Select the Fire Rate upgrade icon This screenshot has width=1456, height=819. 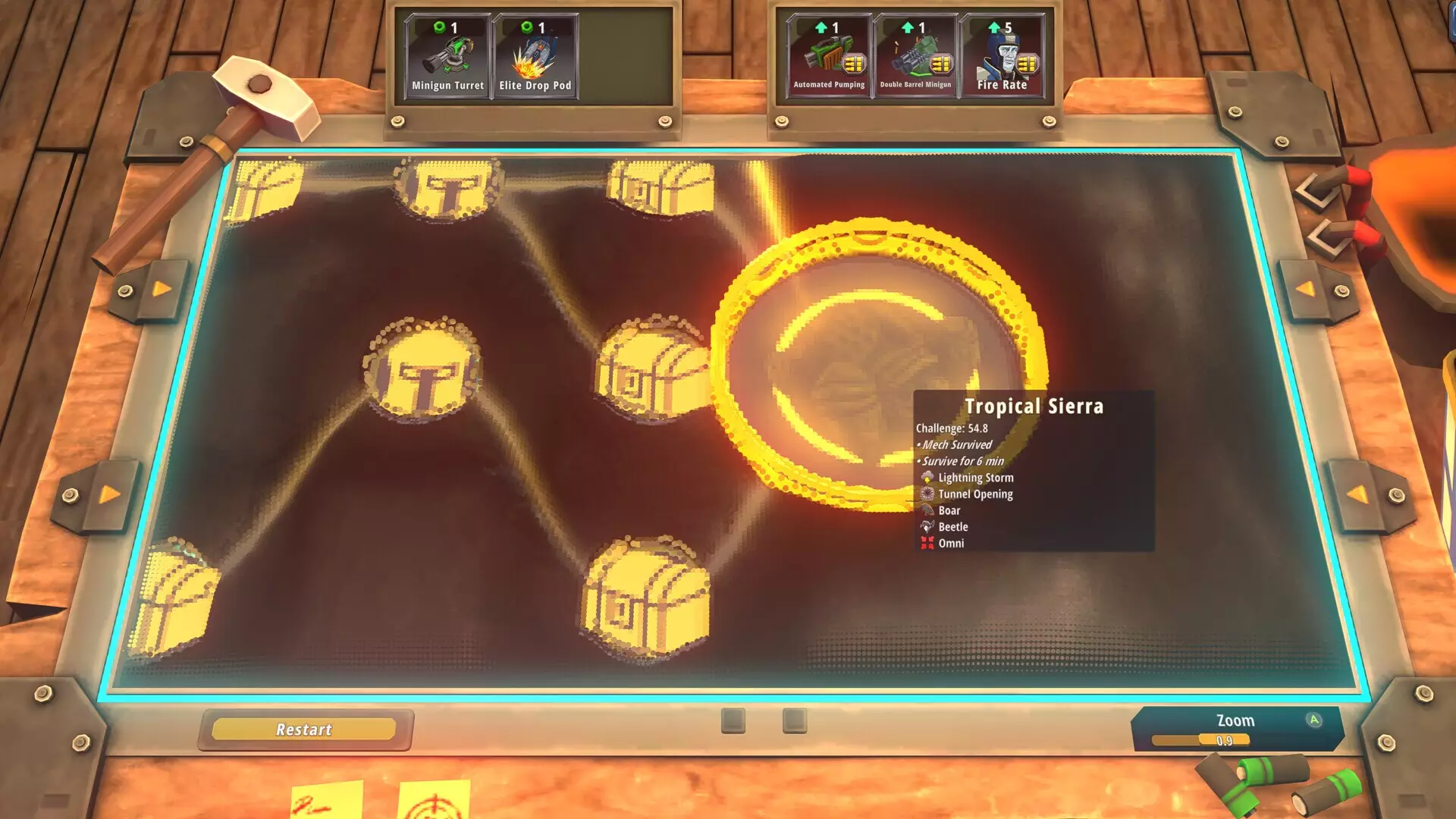click(1001, 57)
